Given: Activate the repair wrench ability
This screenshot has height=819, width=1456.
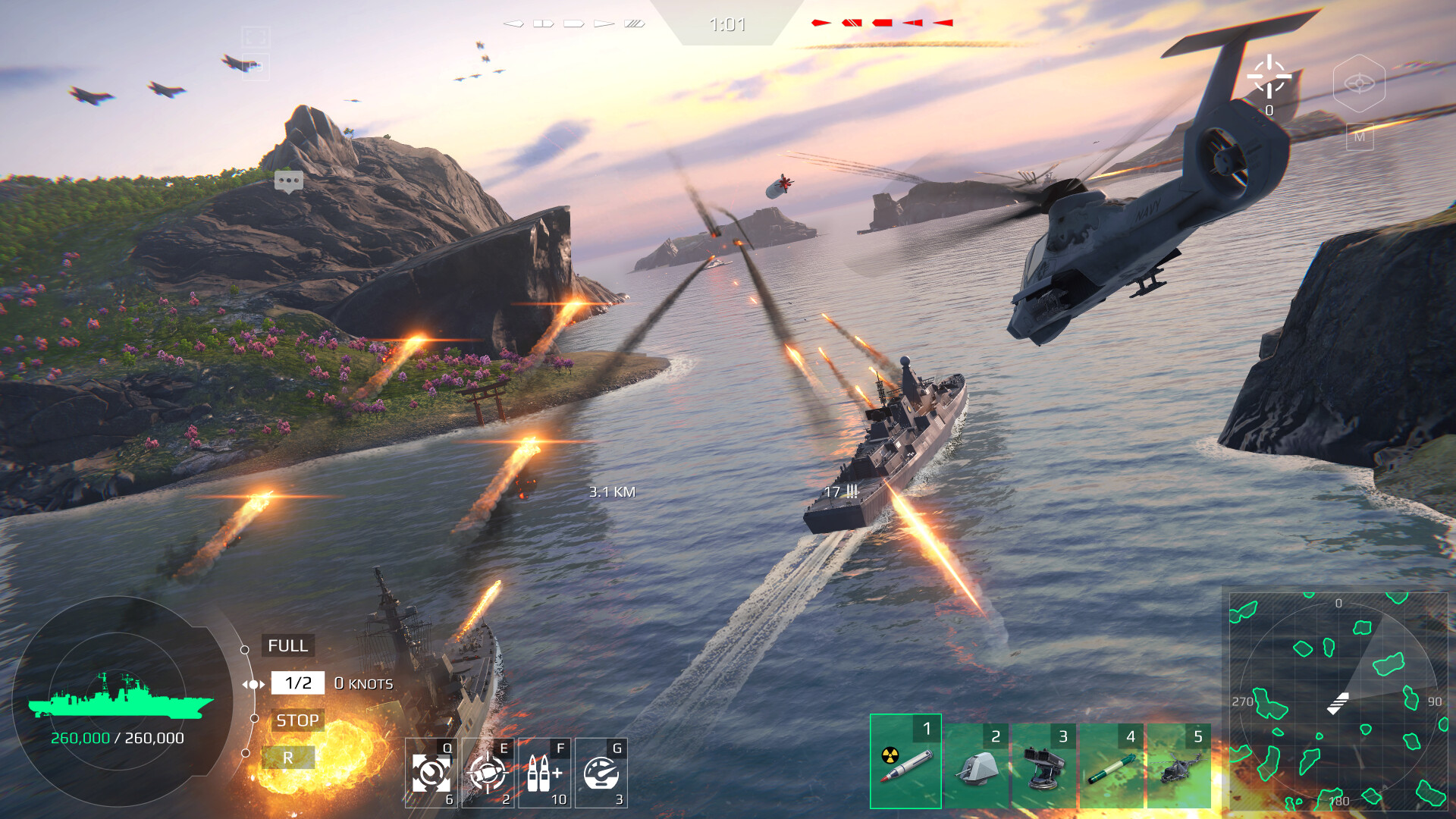Looking at the screenshot, I should (x=431, y=773).
